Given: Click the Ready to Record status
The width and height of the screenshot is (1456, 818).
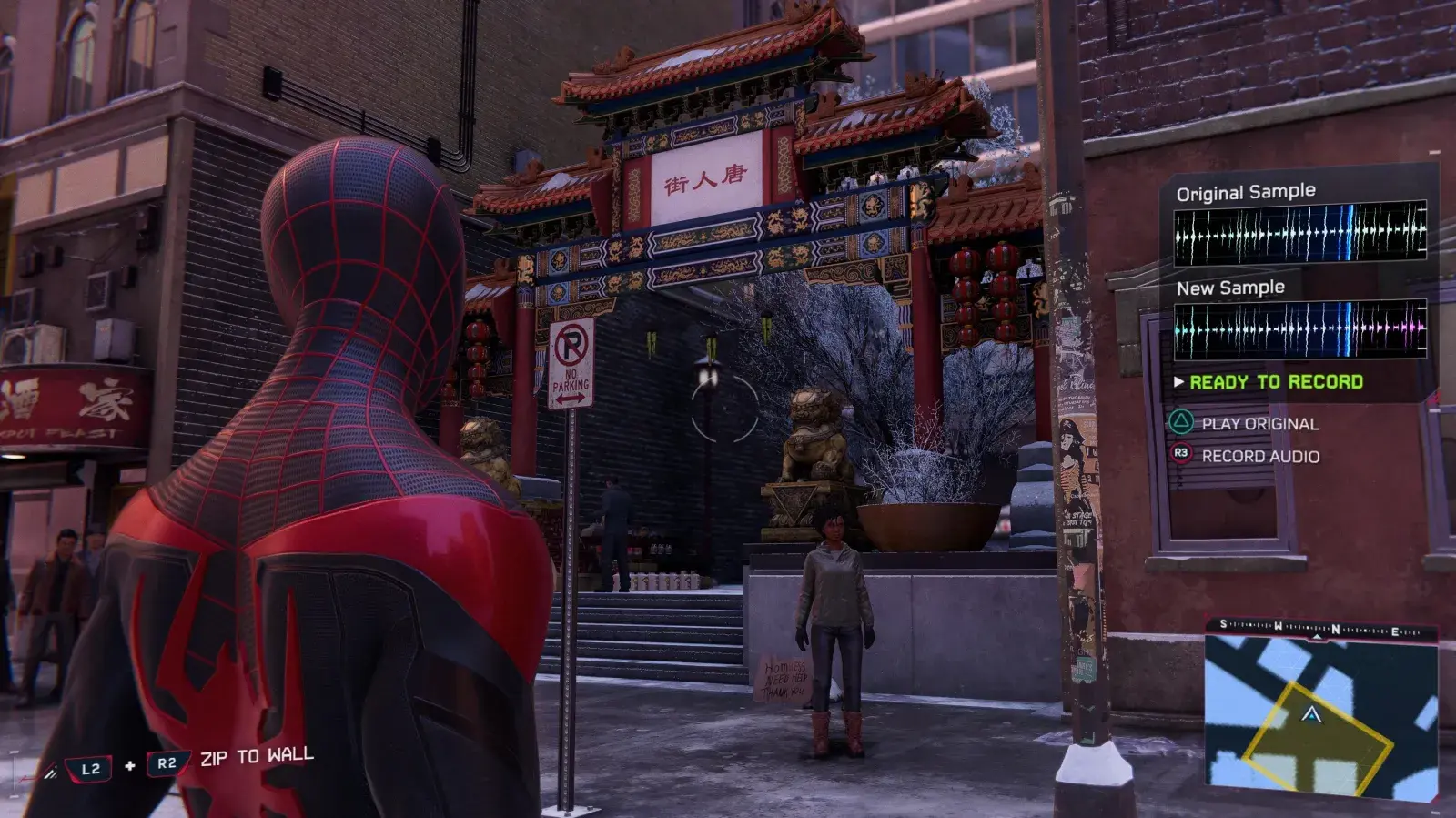Looking at the screenshot, I should coord(1275,382).
